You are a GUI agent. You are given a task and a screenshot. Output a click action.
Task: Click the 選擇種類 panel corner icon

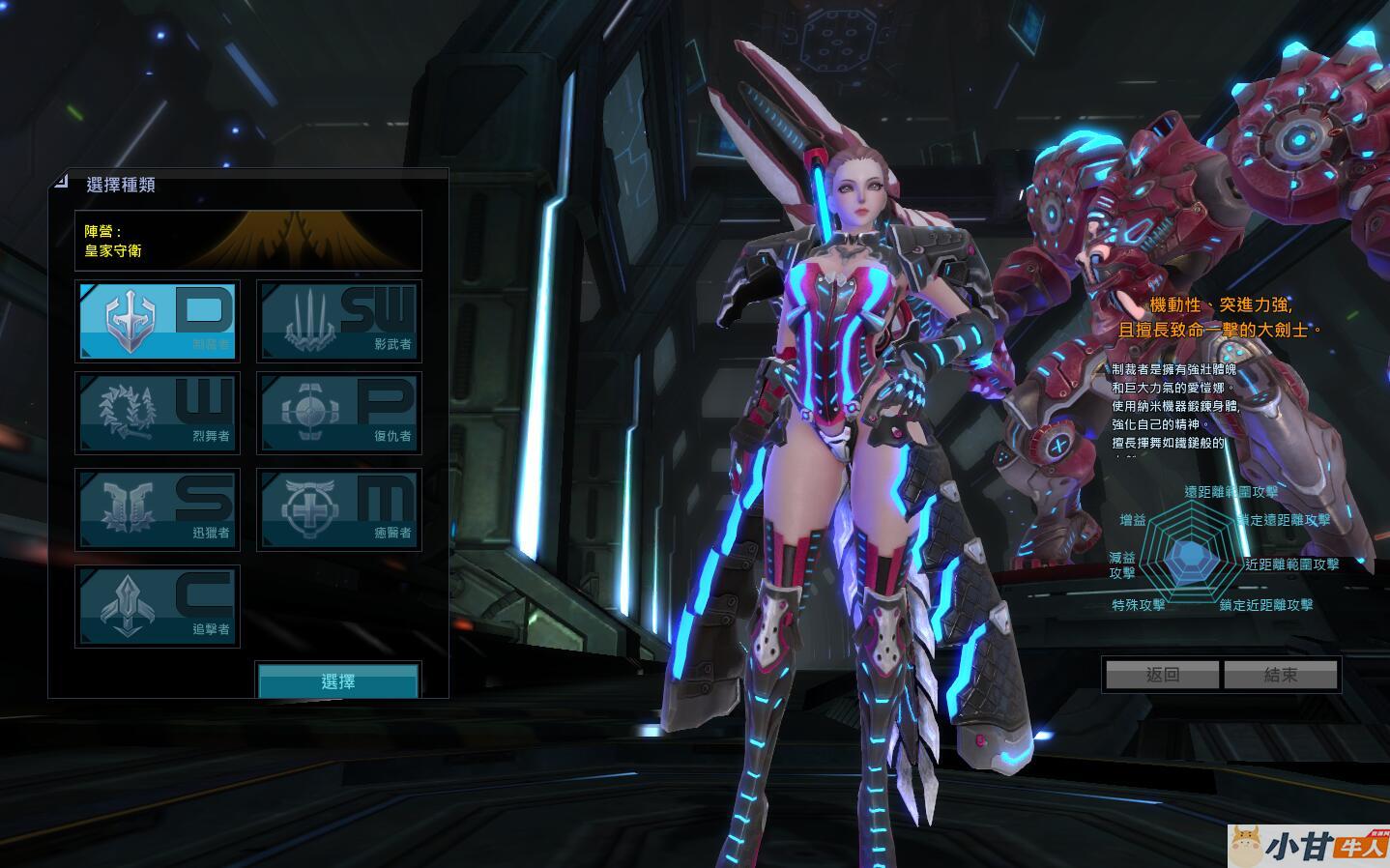61,181
